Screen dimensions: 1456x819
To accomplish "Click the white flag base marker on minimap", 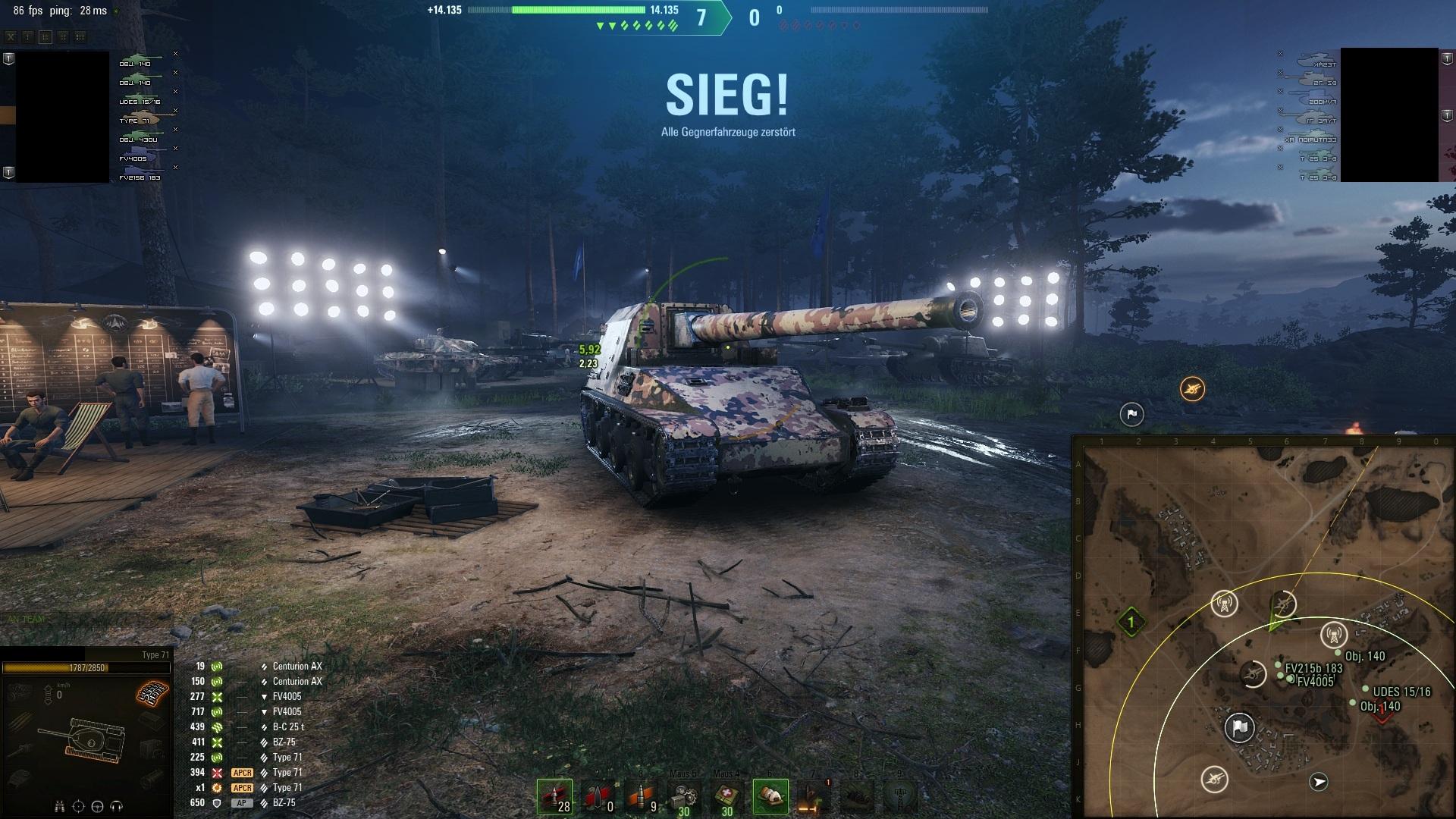I will pos(1240,728).
